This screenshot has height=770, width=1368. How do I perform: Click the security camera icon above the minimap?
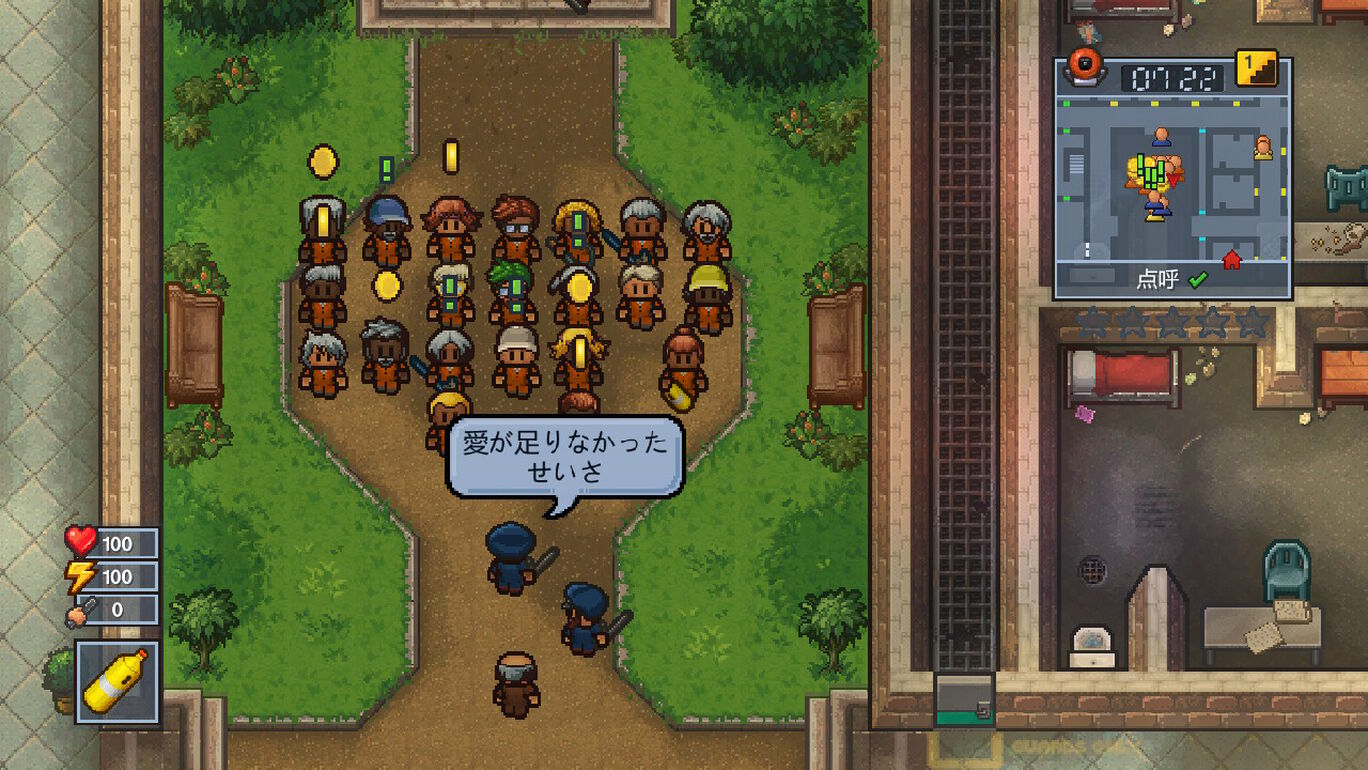pyautogui.click(x=1083, y=67)
